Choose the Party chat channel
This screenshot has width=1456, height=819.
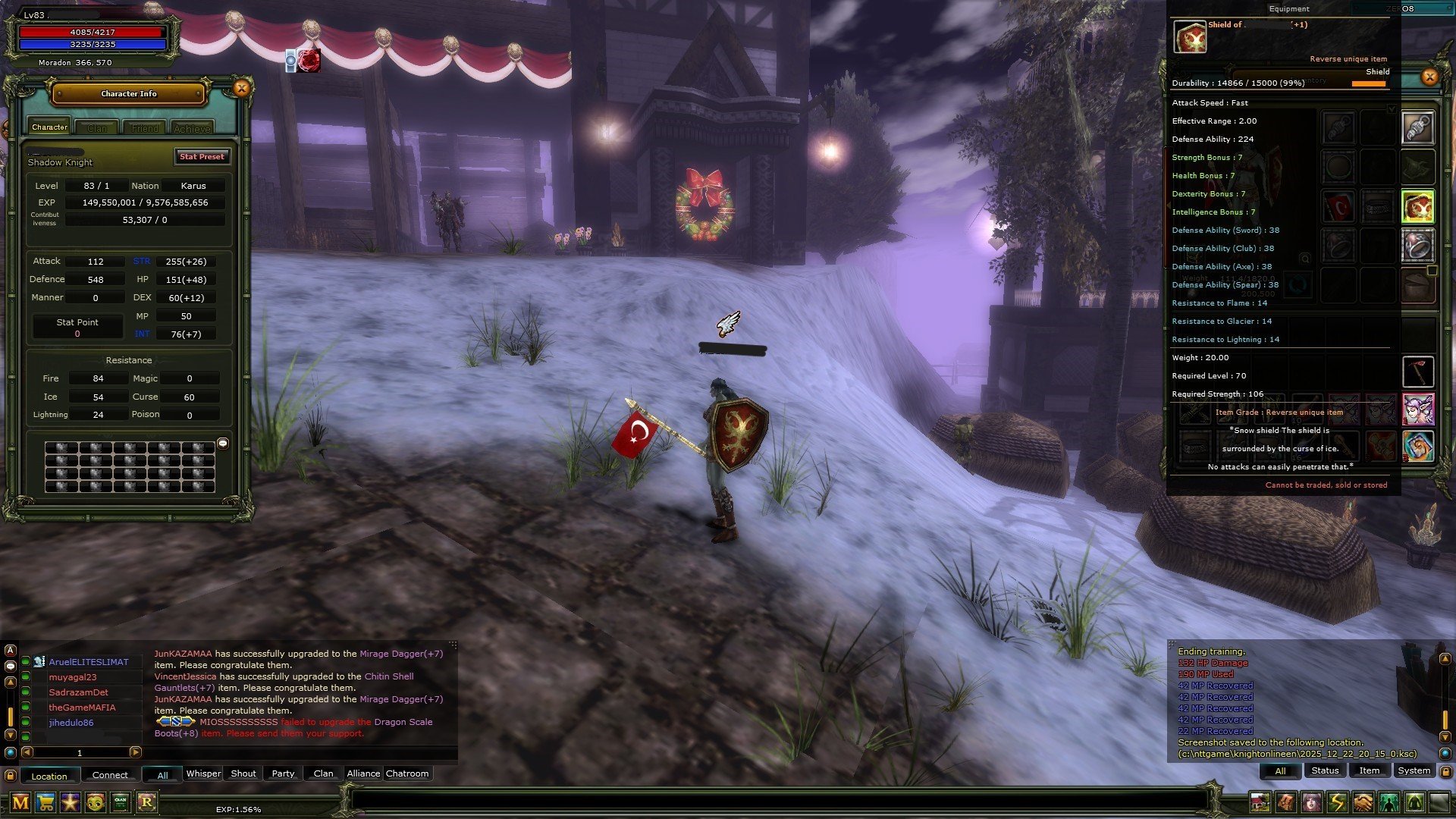[283, 773]
